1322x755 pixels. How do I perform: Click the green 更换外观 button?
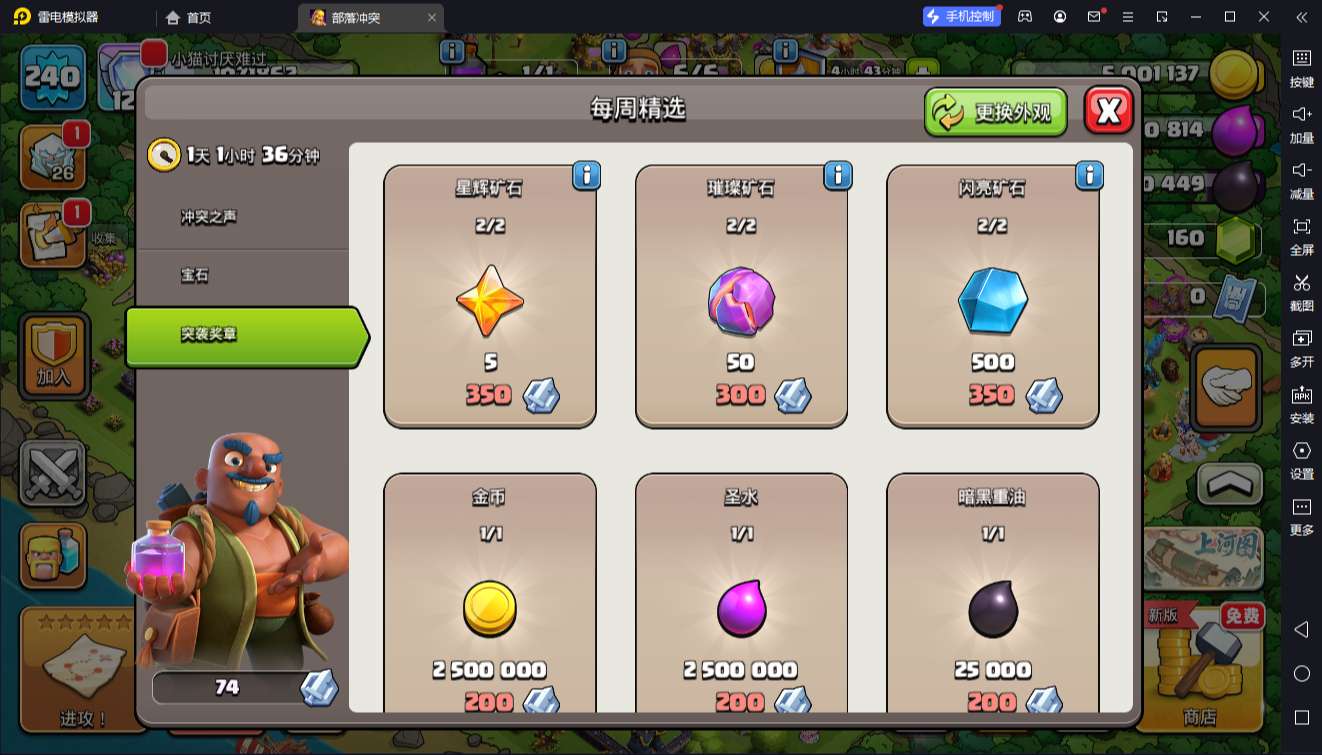995,112
